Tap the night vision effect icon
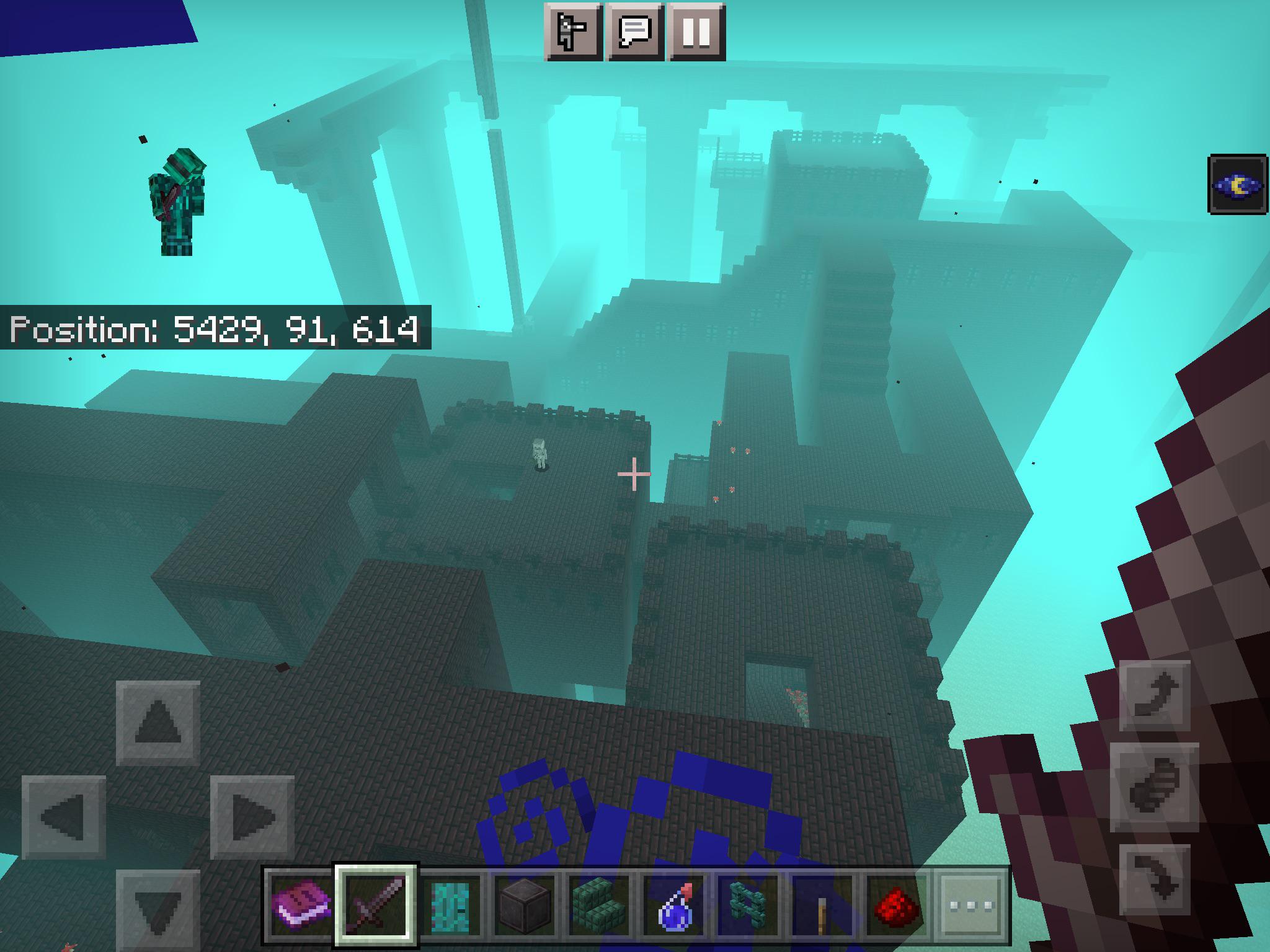This screenshot has height=952, width=1270. [1235, 185]
